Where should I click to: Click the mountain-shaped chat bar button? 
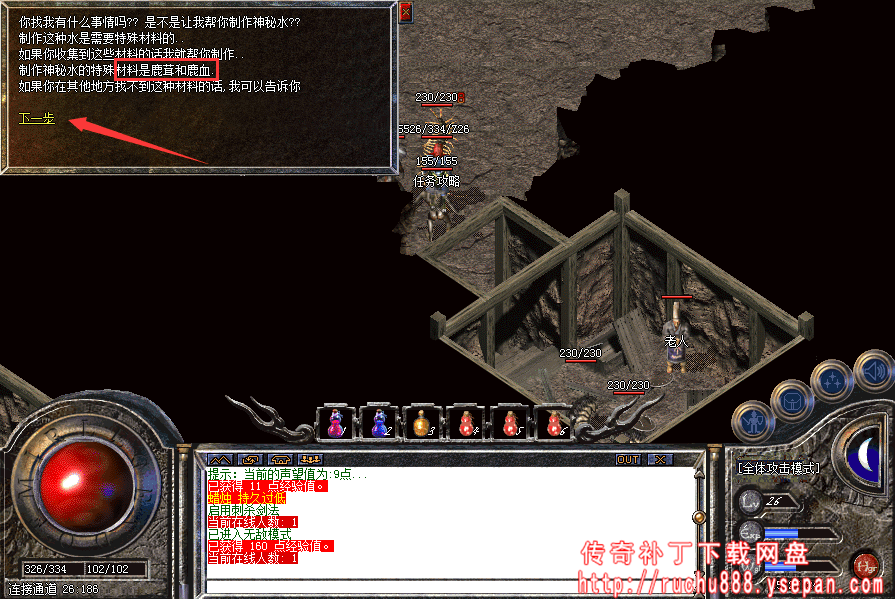click(219, 460)
